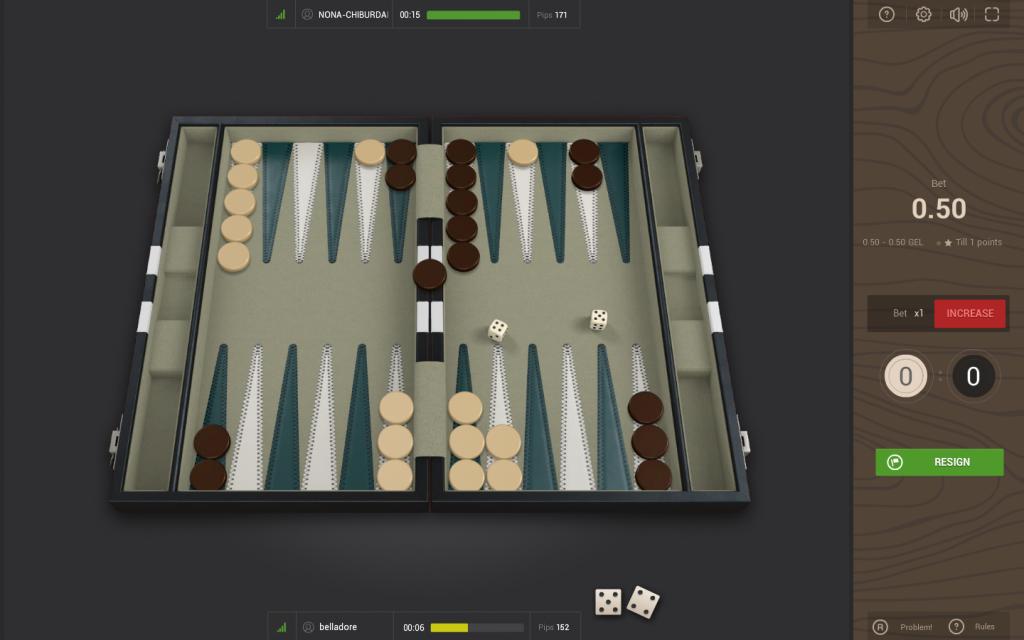Resign the match with the green button
1024x640 pixels.
tap(939, 462)
